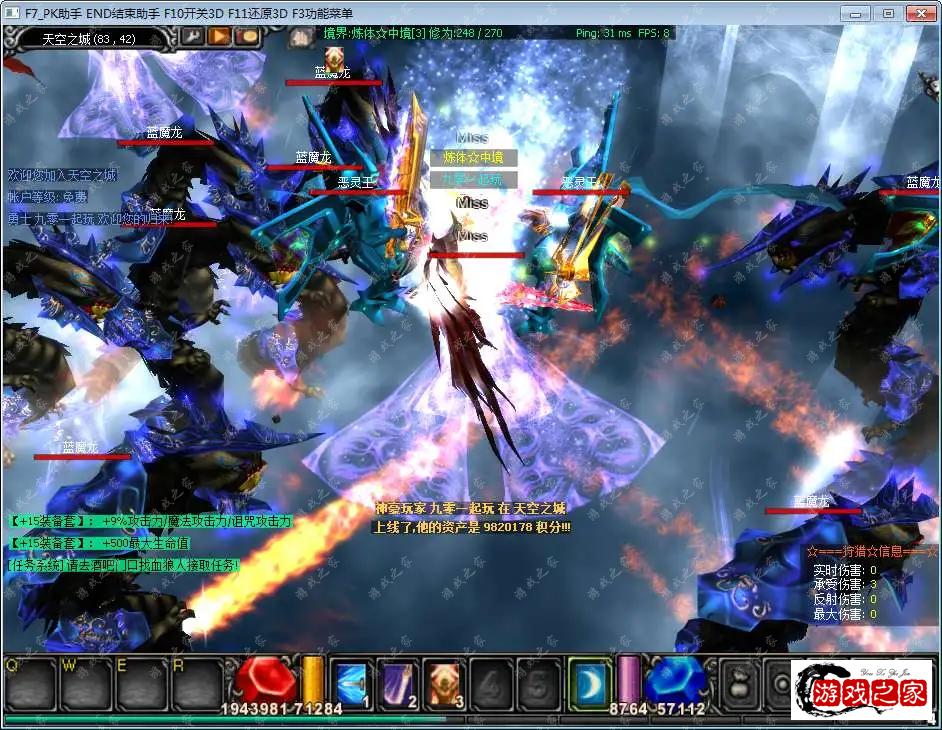Minimize the game window
Screen dimensions: 942x730
[855, 13]
